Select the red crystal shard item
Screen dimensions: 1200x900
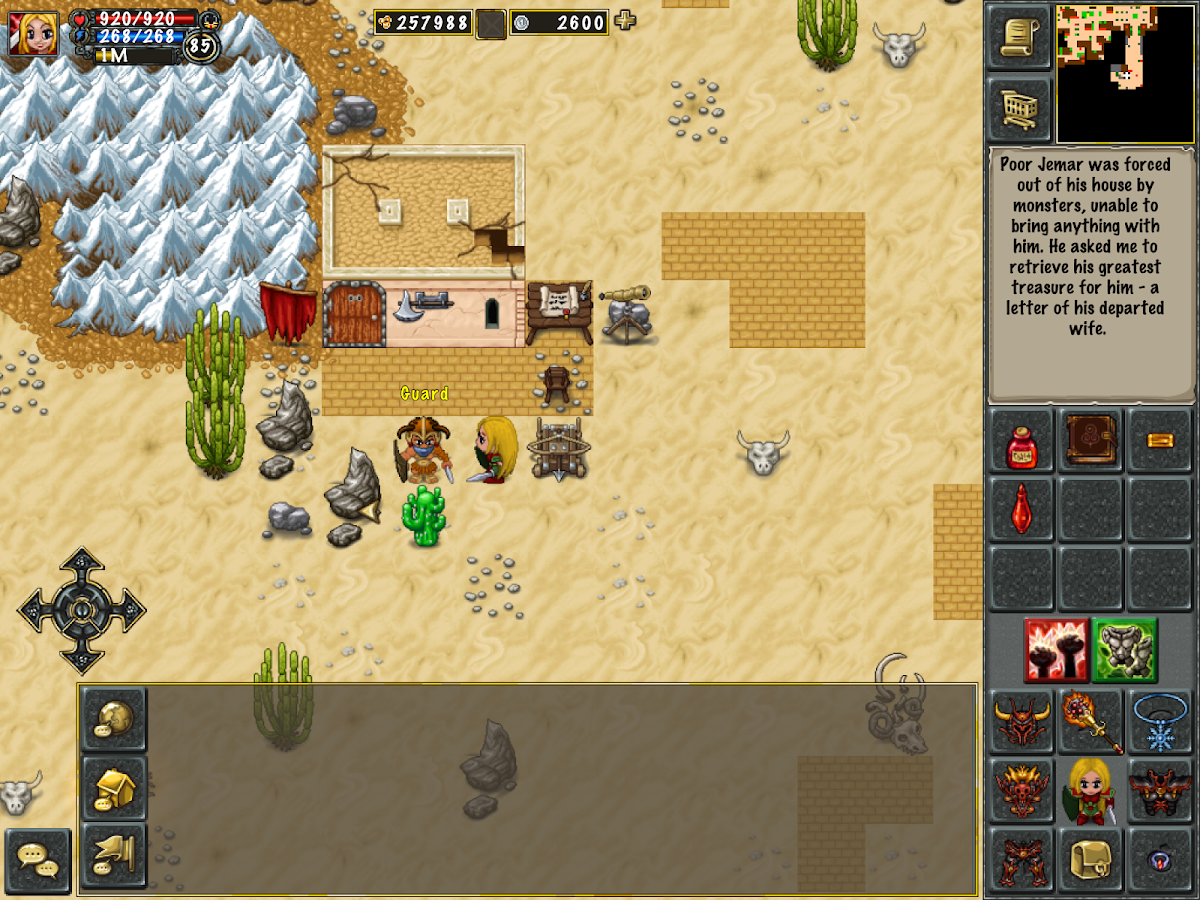point(1021,509)
